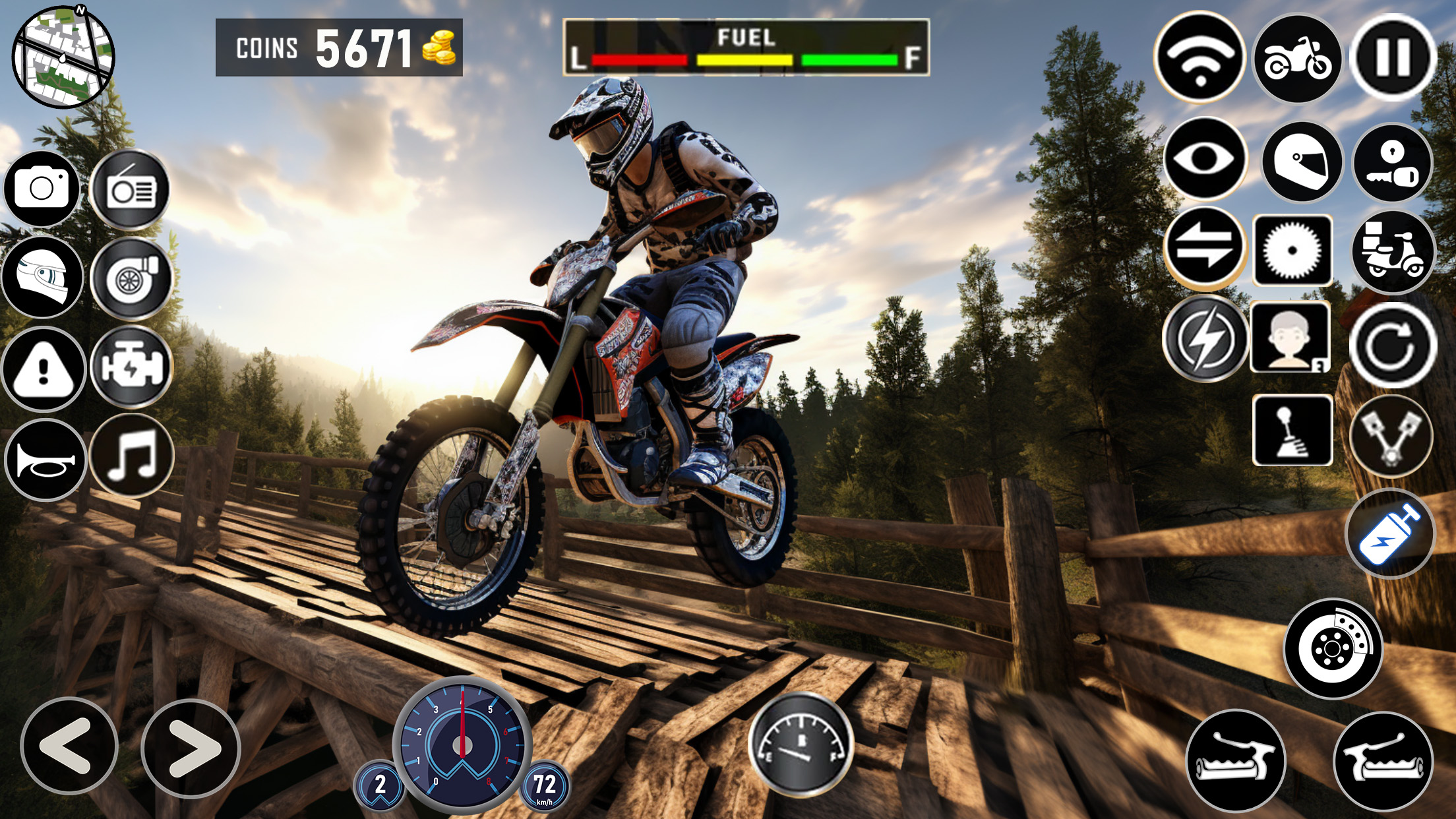This screenshot has width=1456, height=819.
Task: Activate the lightning bolt power button
Action: point(1205,338)
